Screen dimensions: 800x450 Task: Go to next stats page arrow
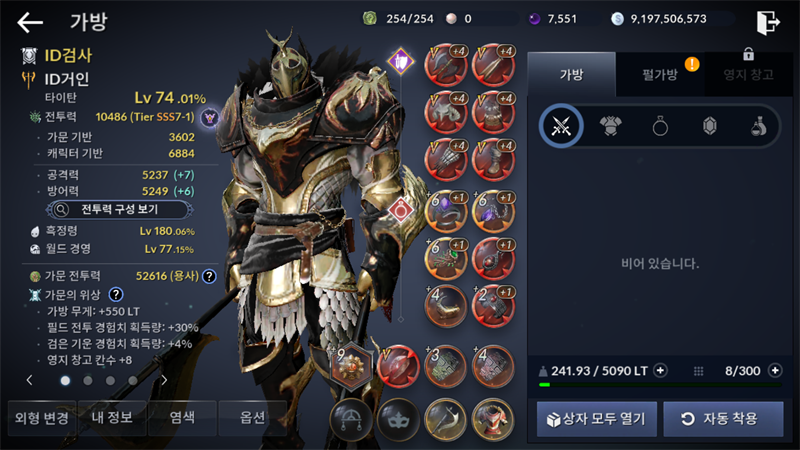tap(164, 380)
